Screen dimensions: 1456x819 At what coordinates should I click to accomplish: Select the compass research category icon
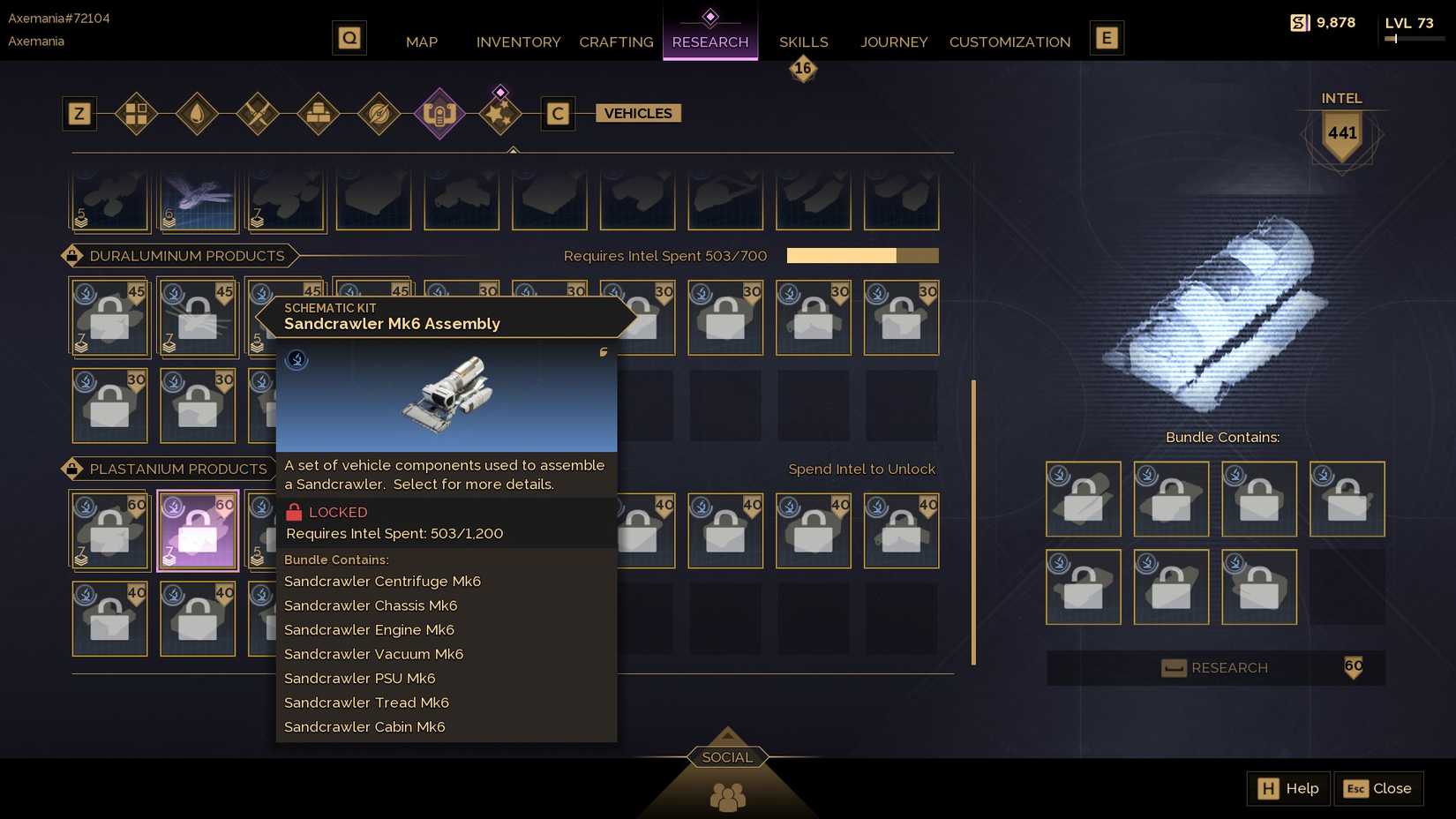pyautogui.click(x=379, y=115)
